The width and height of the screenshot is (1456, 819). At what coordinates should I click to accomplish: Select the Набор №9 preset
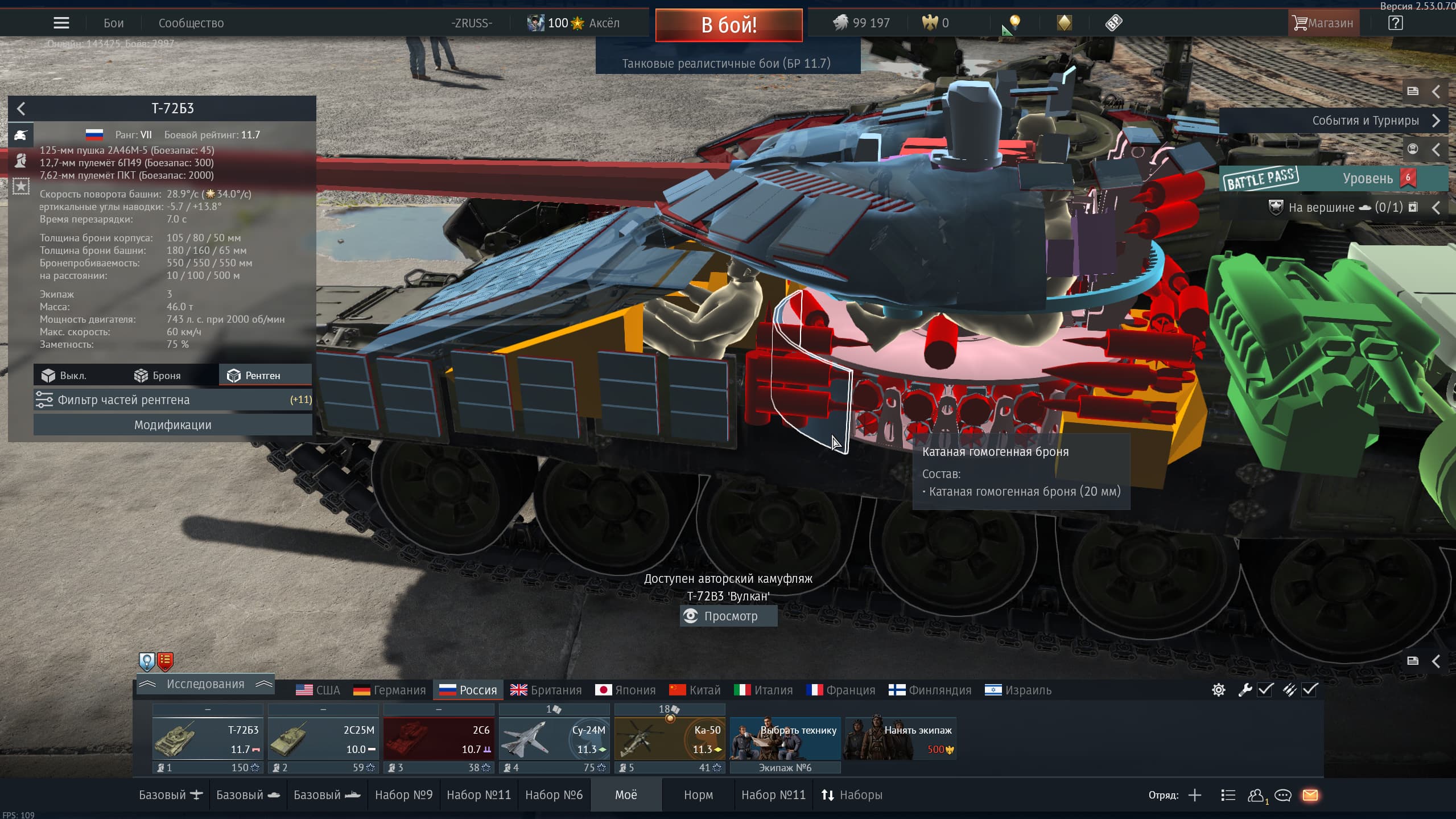pyautogui.click(x=403, y=795)
